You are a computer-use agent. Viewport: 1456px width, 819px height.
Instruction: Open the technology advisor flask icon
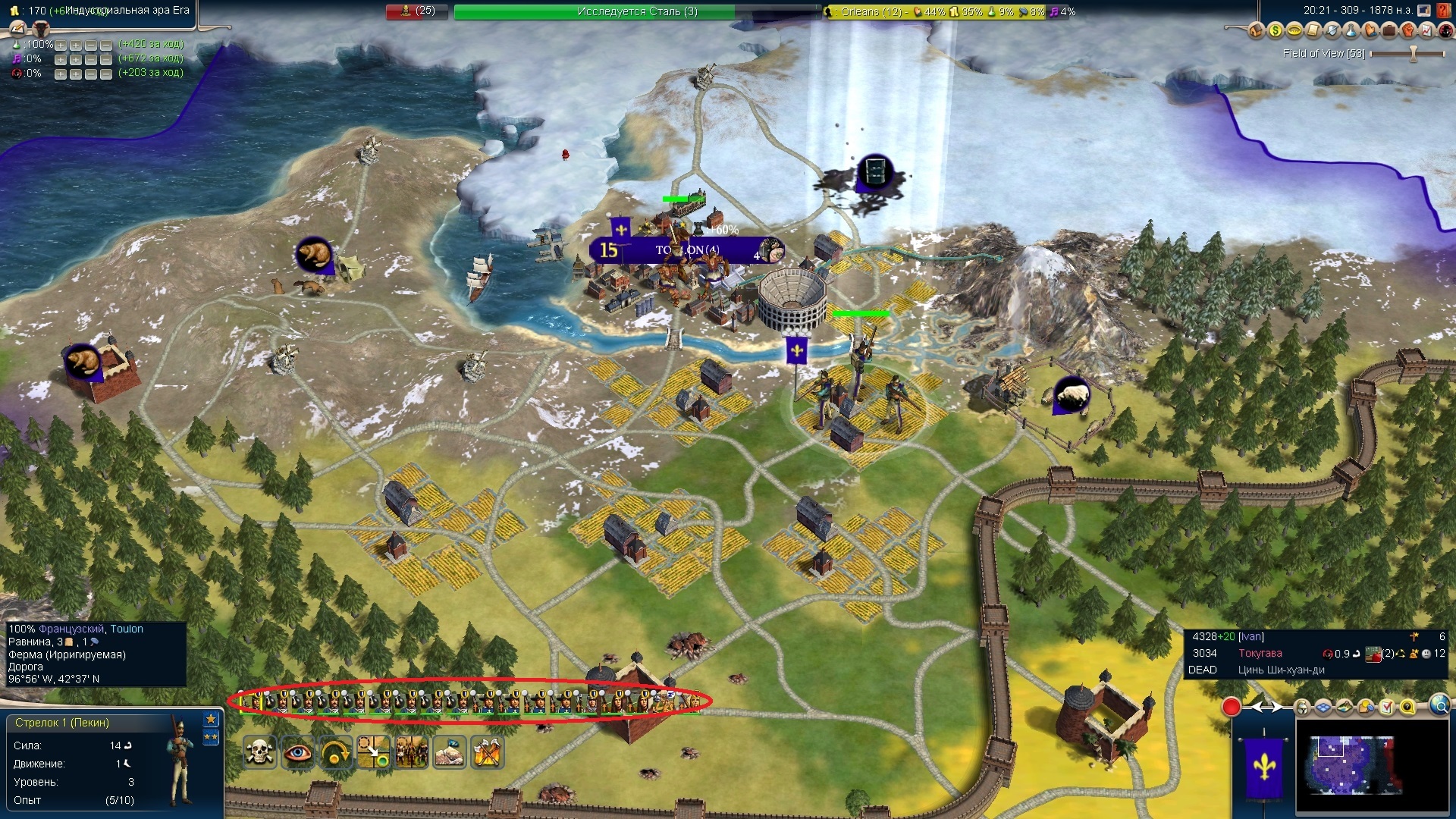tap(1351, 30)
